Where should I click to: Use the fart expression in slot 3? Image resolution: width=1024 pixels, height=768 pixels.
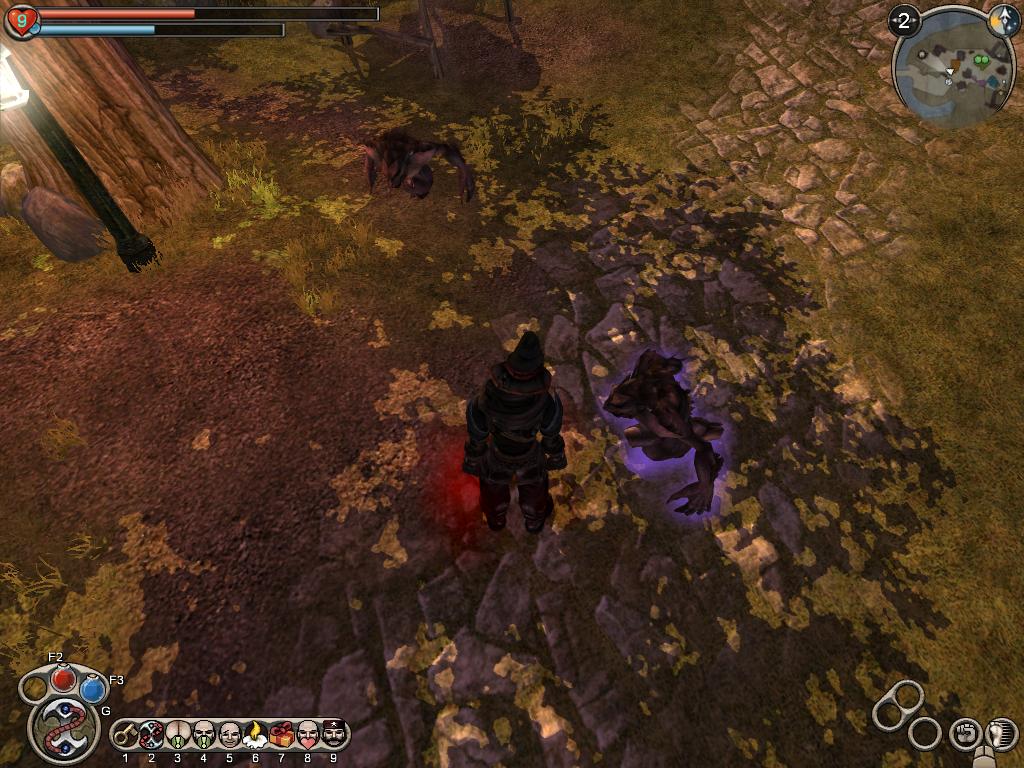coord(178,735)
